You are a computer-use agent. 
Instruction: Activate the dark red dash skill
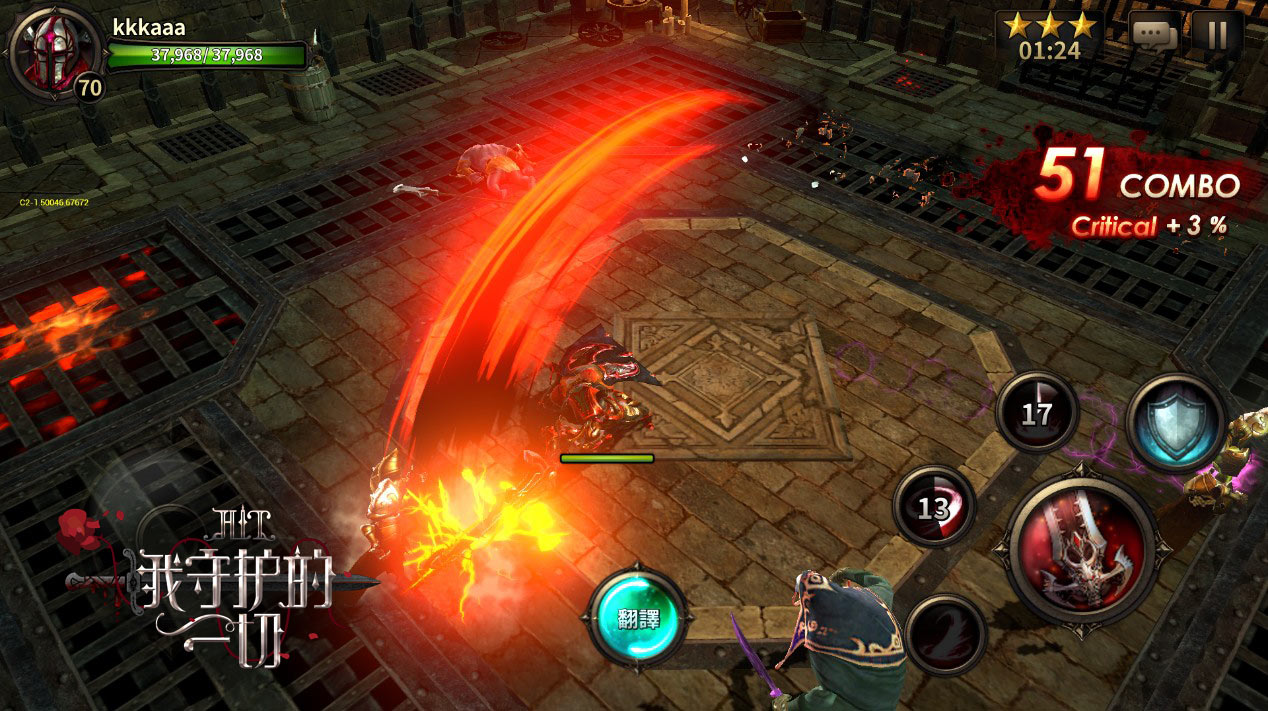coord(946,634)
